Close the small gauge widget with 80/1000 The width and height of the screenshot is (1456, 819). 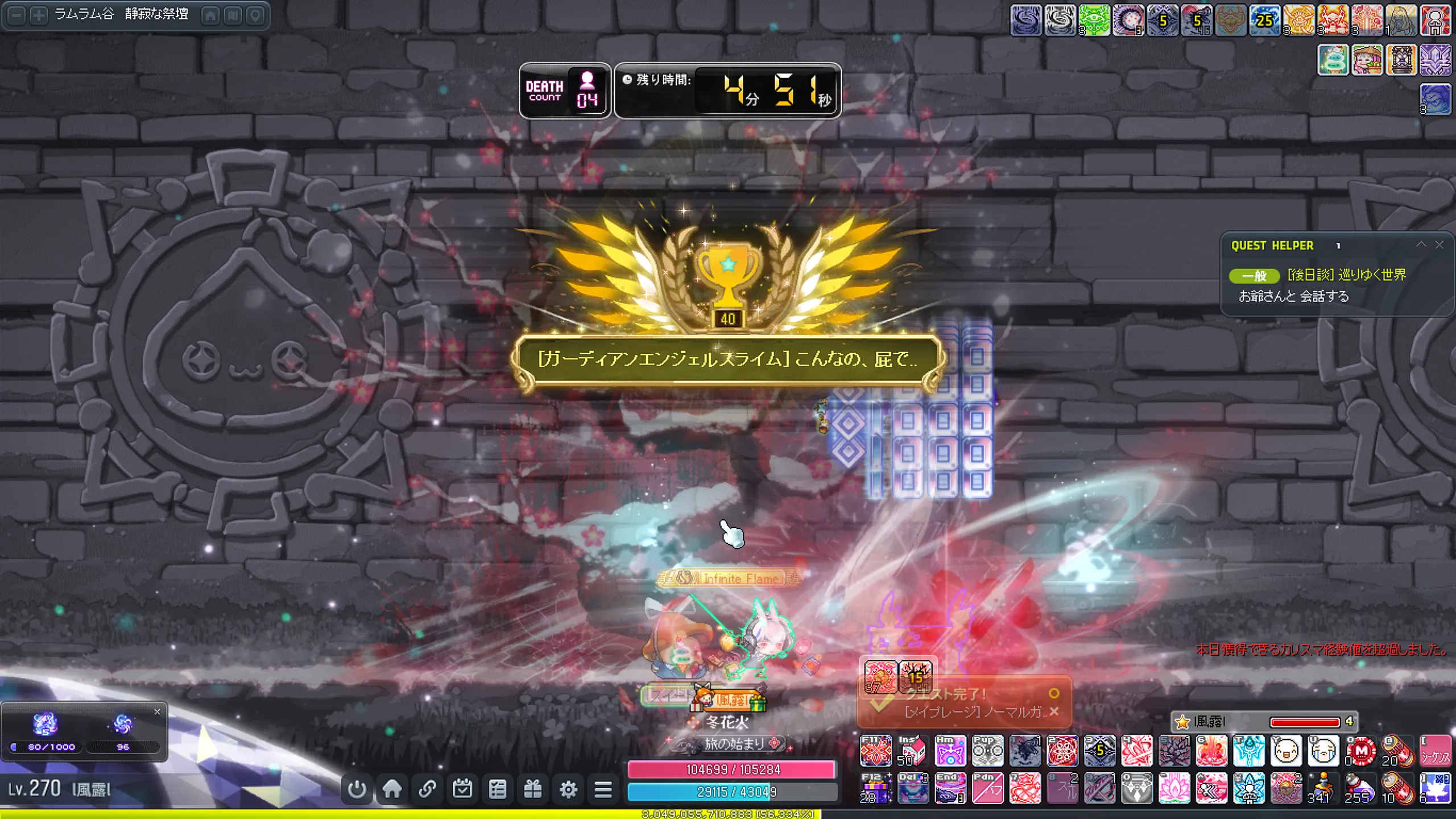pyautogui.click(x=157, y=712)
